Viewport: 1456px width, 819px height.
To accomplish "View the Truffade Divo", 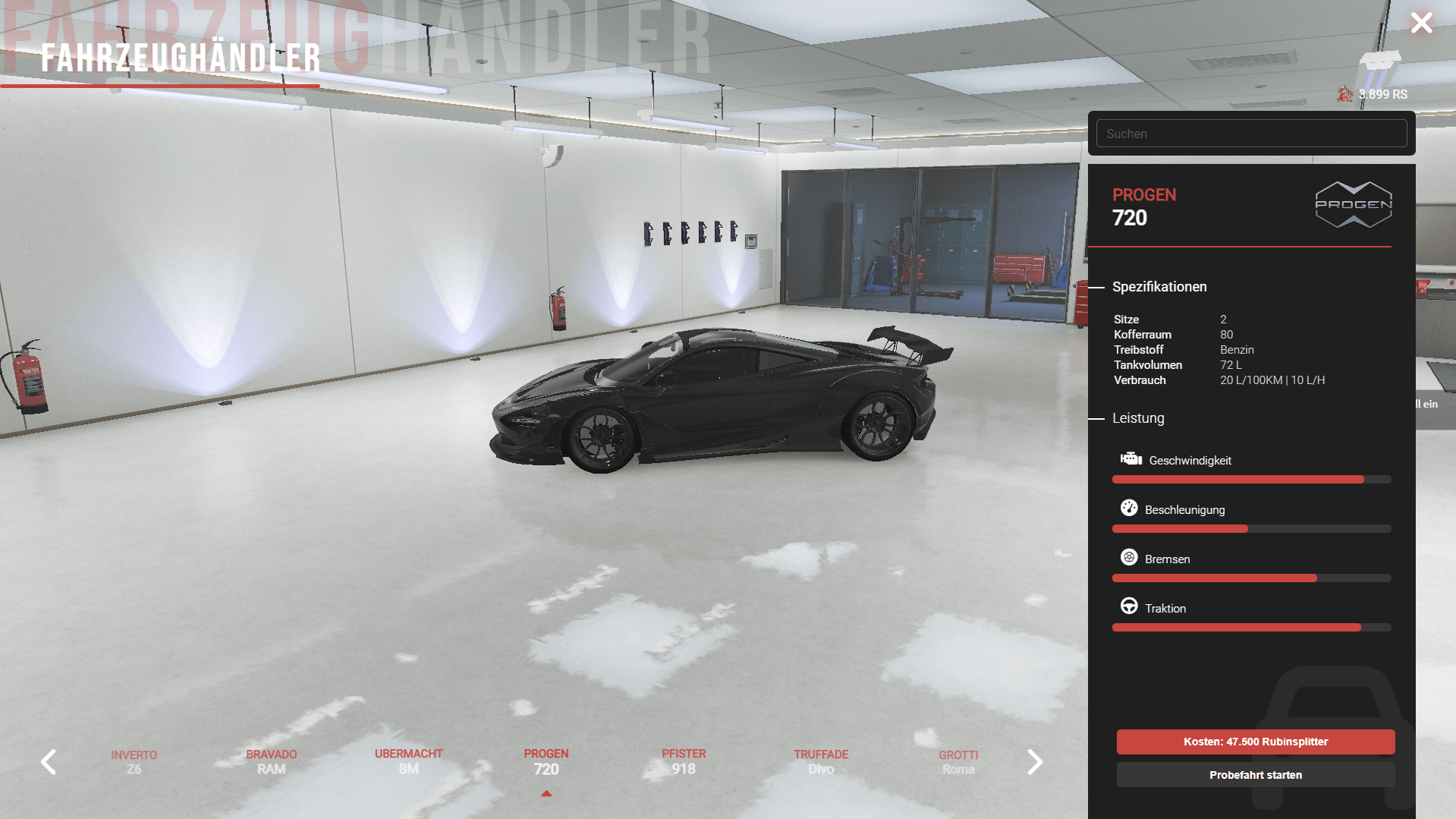I will [821, 761].
